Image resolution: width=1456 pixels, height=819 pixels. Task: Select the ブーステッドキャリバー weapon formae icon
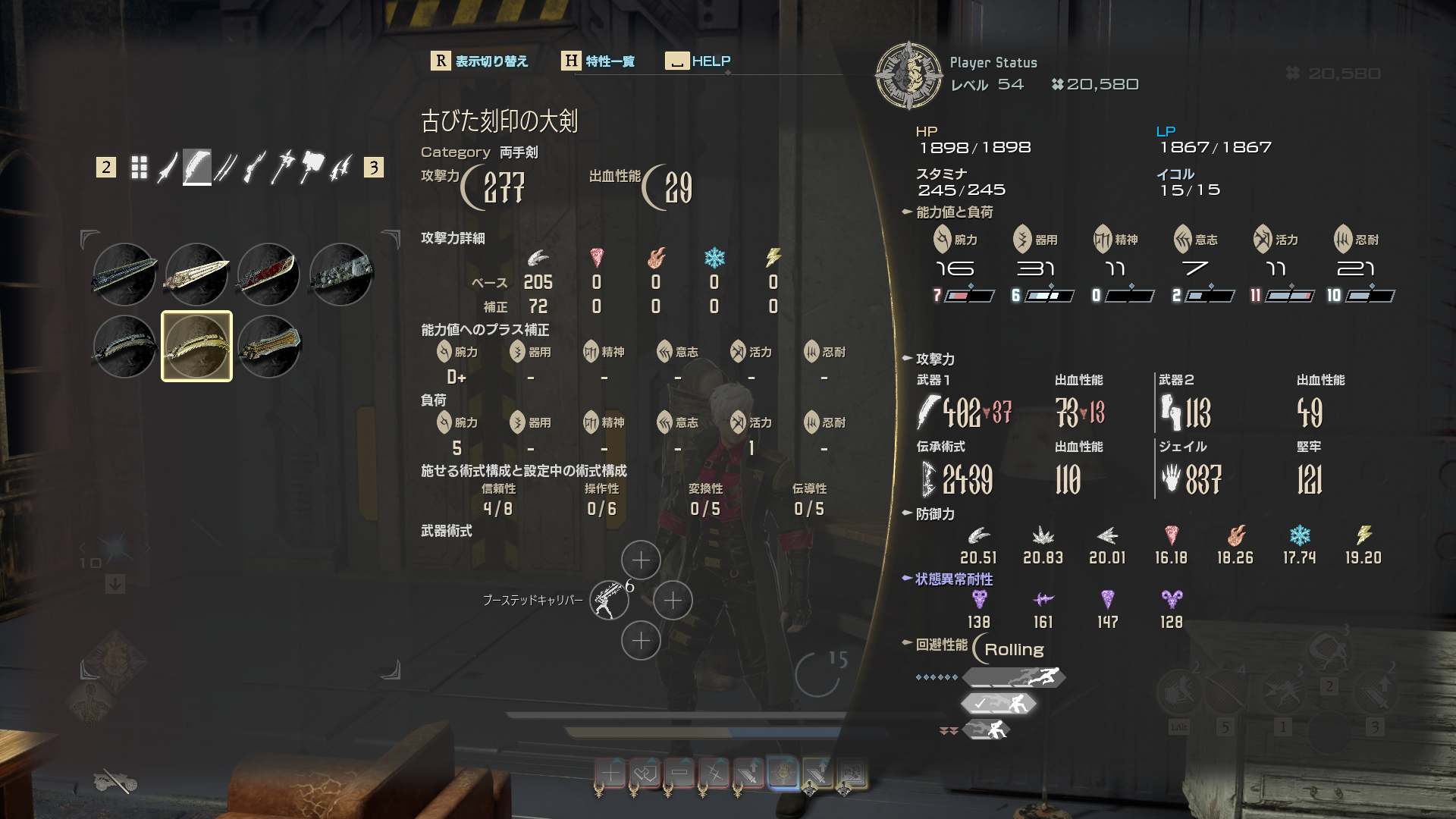609,601
